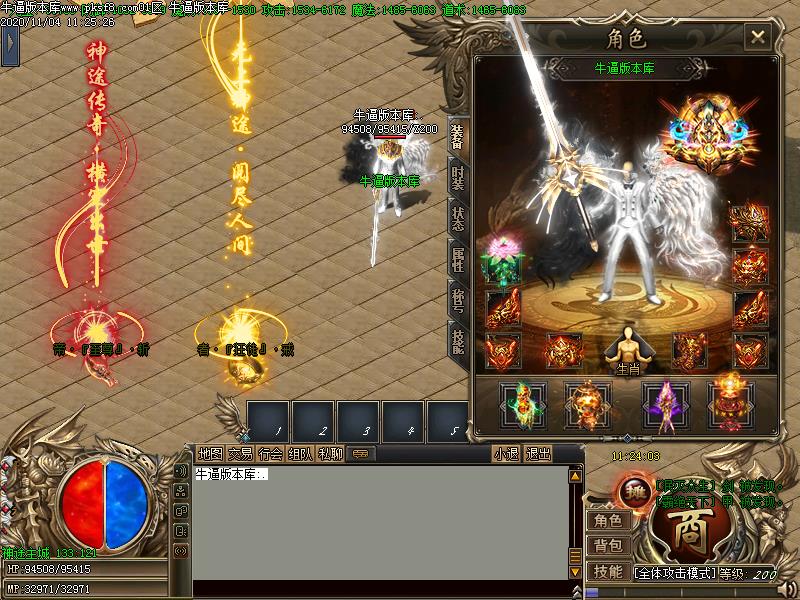Click the 生肖 zodiac slot

point(627,351)
